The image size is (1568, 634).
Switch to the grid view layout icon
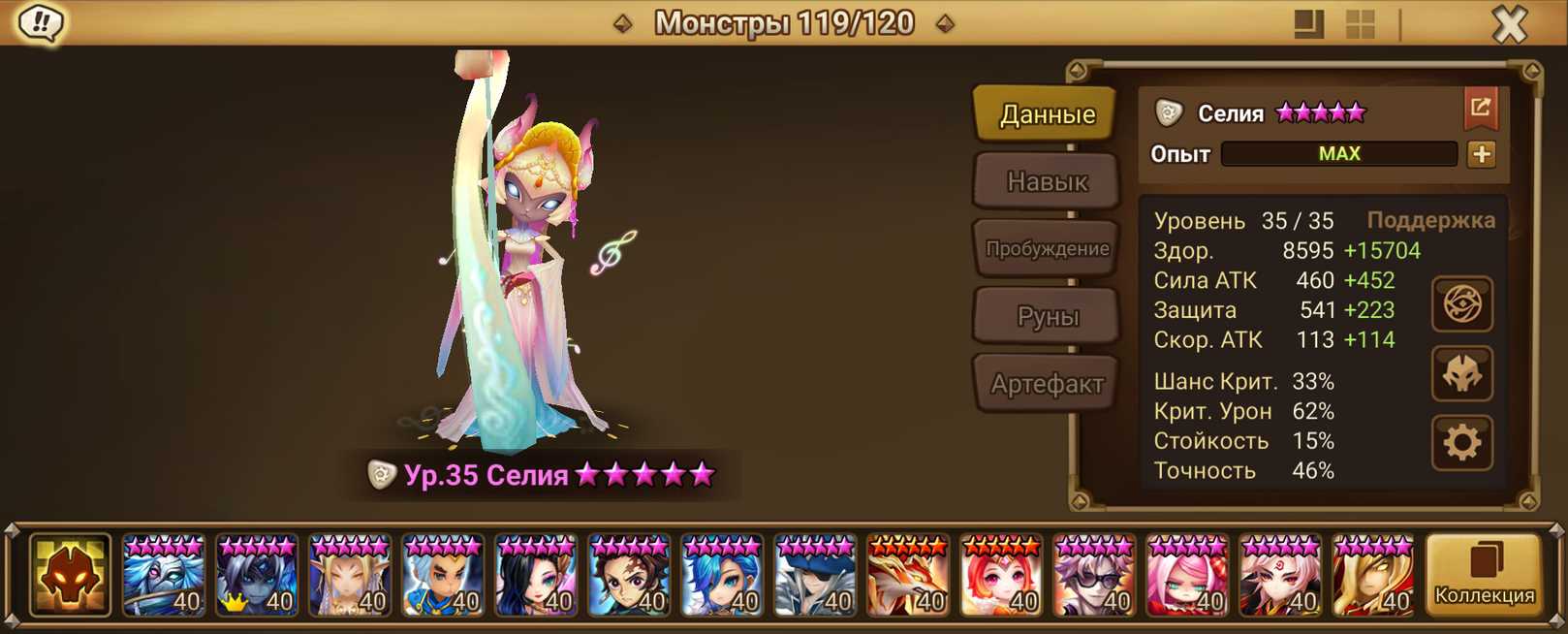coord(1361,23)
